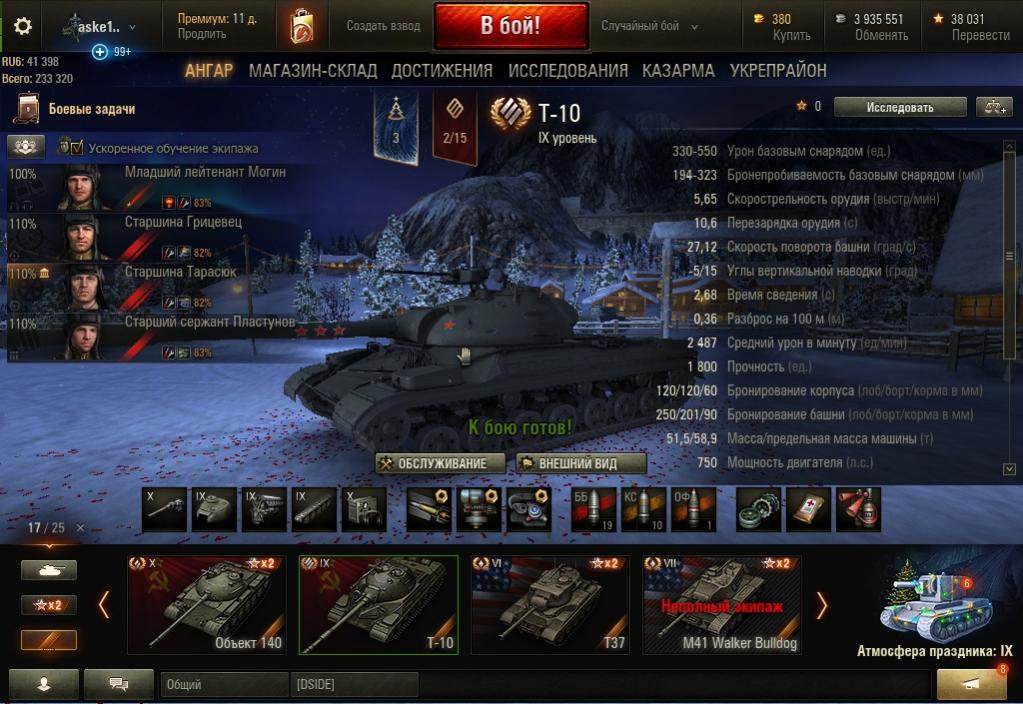The height and width of the screenshot is (704, 1023).
Task: Switch to the УКРЕПРАЙОН tab
Action: (x=778, y=71)
